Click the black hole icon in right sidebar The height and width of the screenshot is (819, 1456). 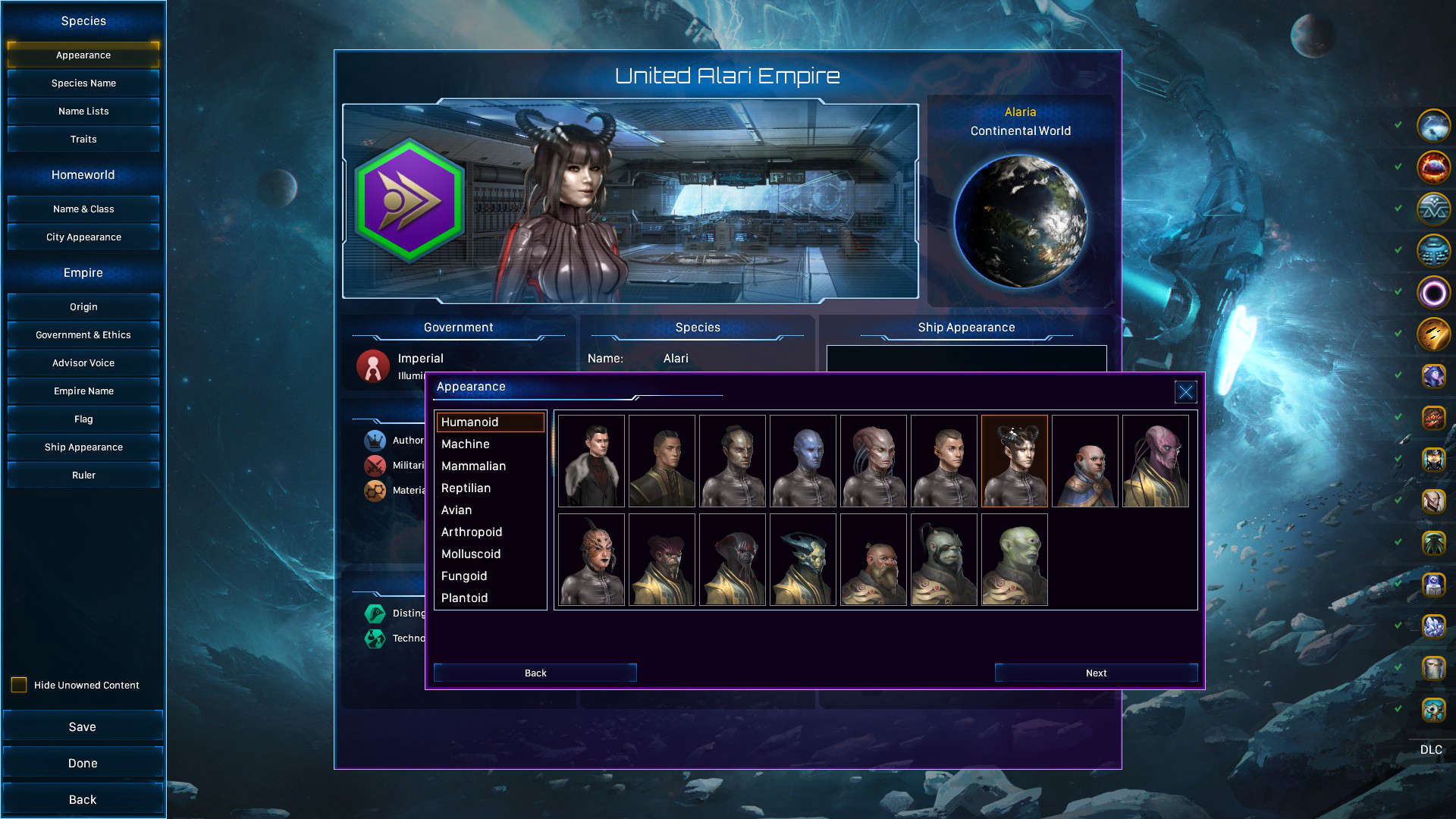1432,292
